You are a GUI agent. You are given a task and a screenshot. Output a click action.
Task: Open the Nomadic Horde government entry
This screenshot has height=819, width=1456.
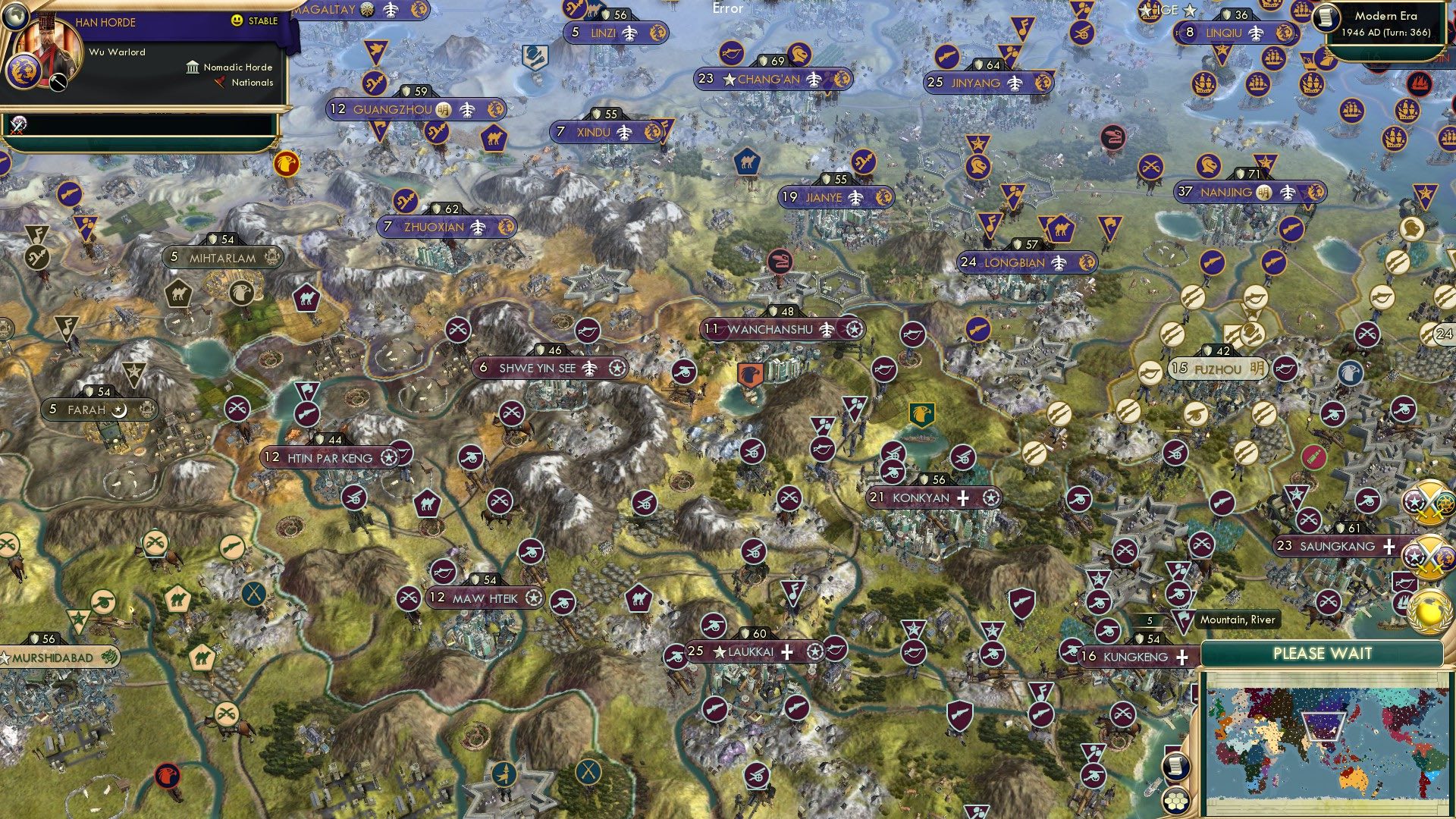click(x=236, y=67)
